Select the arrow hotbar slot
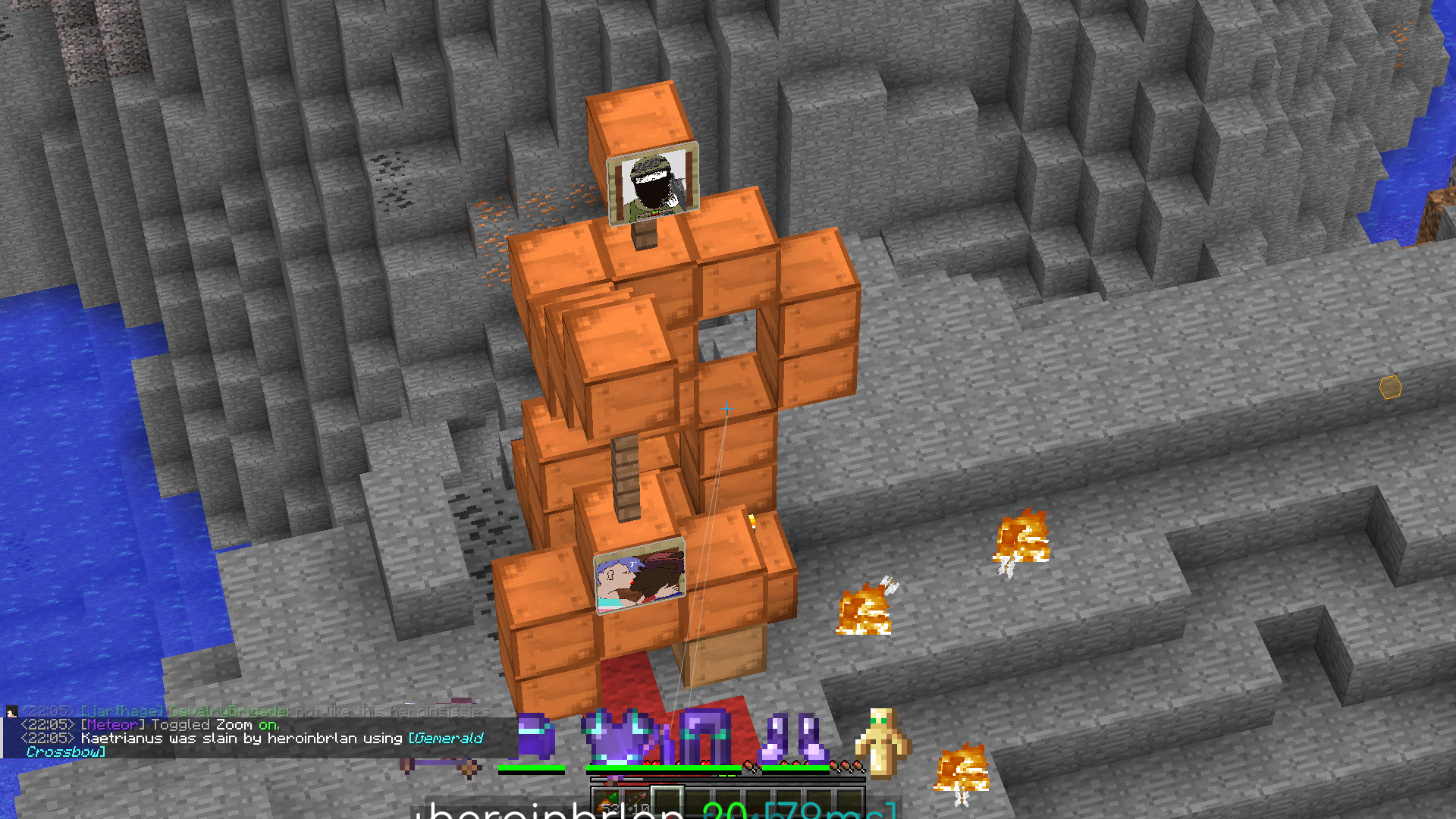This screenshot has width=1456, height=819. tap(637, 802)
